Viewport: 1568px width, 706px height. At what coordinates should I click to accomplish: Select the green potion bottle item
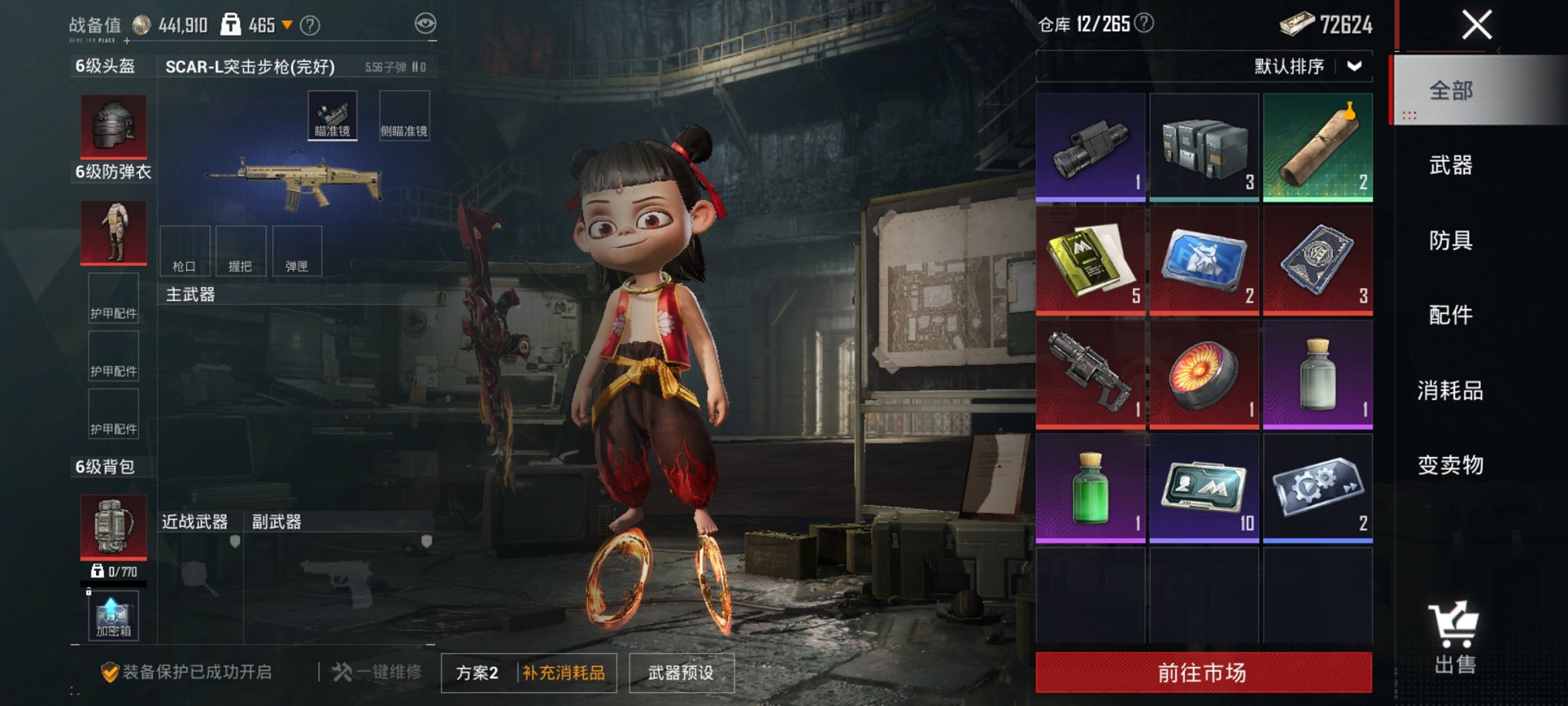[x=1090, y=488]
